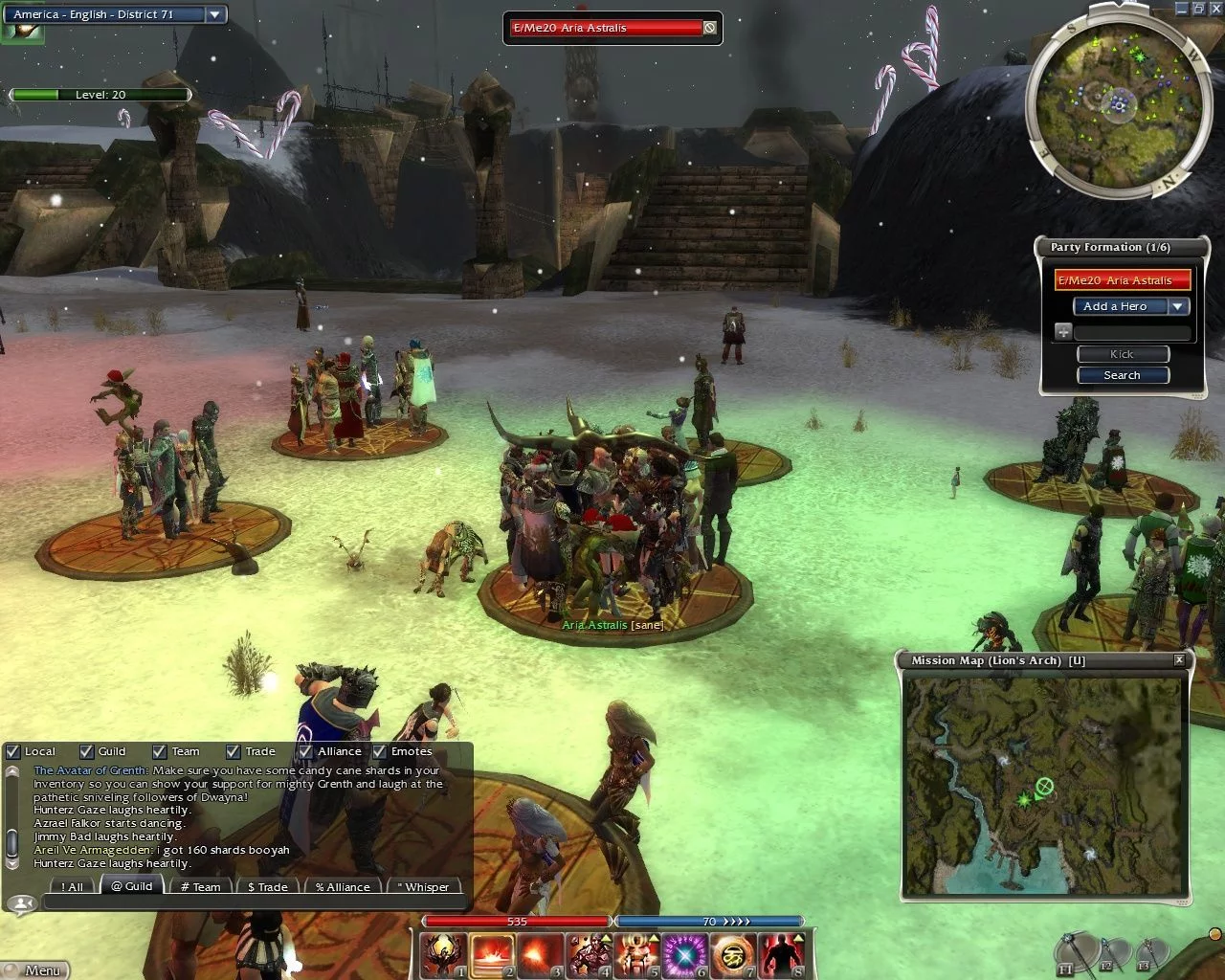
Task: Use the purple arcane circle skill in slot 6
Action: point(685,955)
